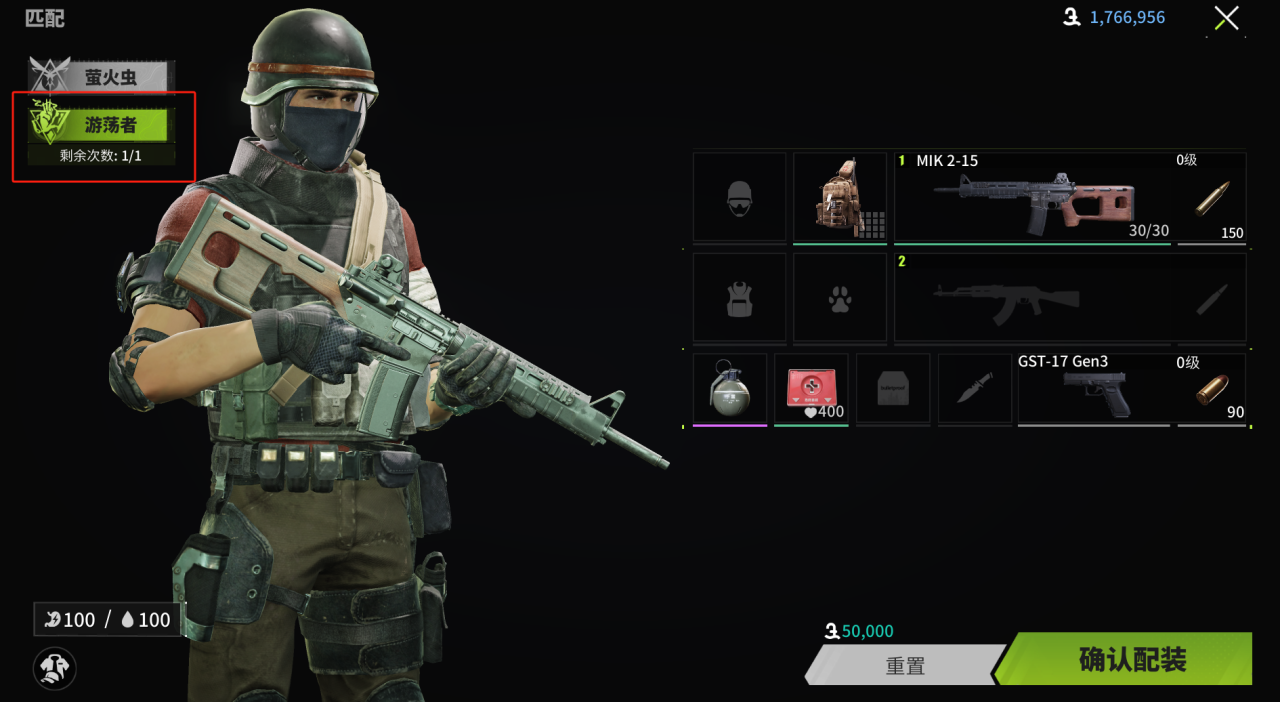Click the round character icon bottom-left
The image size is (1280, 702).
tap(55, 667)
